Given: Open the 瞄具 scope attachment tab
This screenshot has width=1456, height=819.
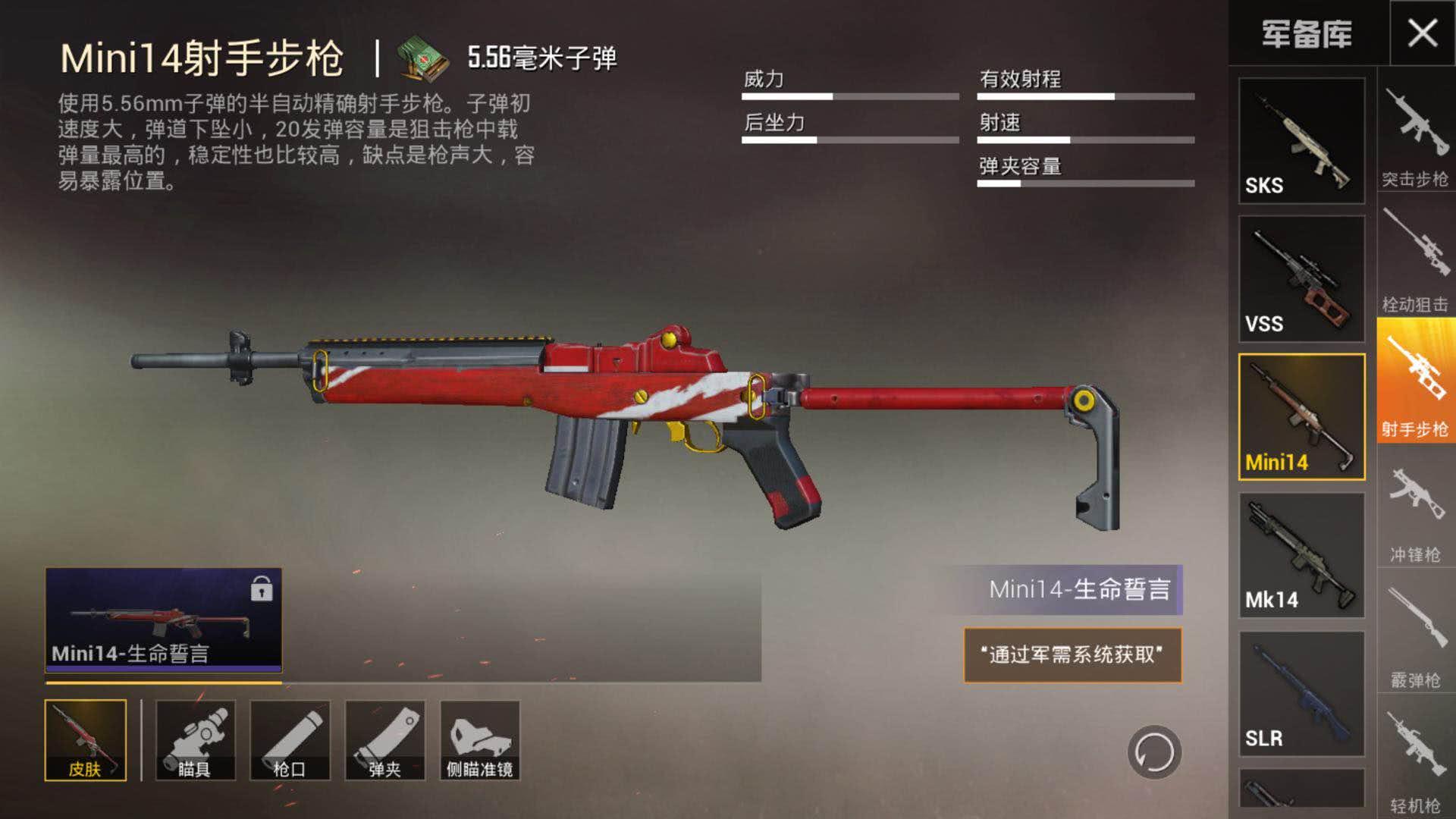Looking at the screenshot, I should point(195,740).
